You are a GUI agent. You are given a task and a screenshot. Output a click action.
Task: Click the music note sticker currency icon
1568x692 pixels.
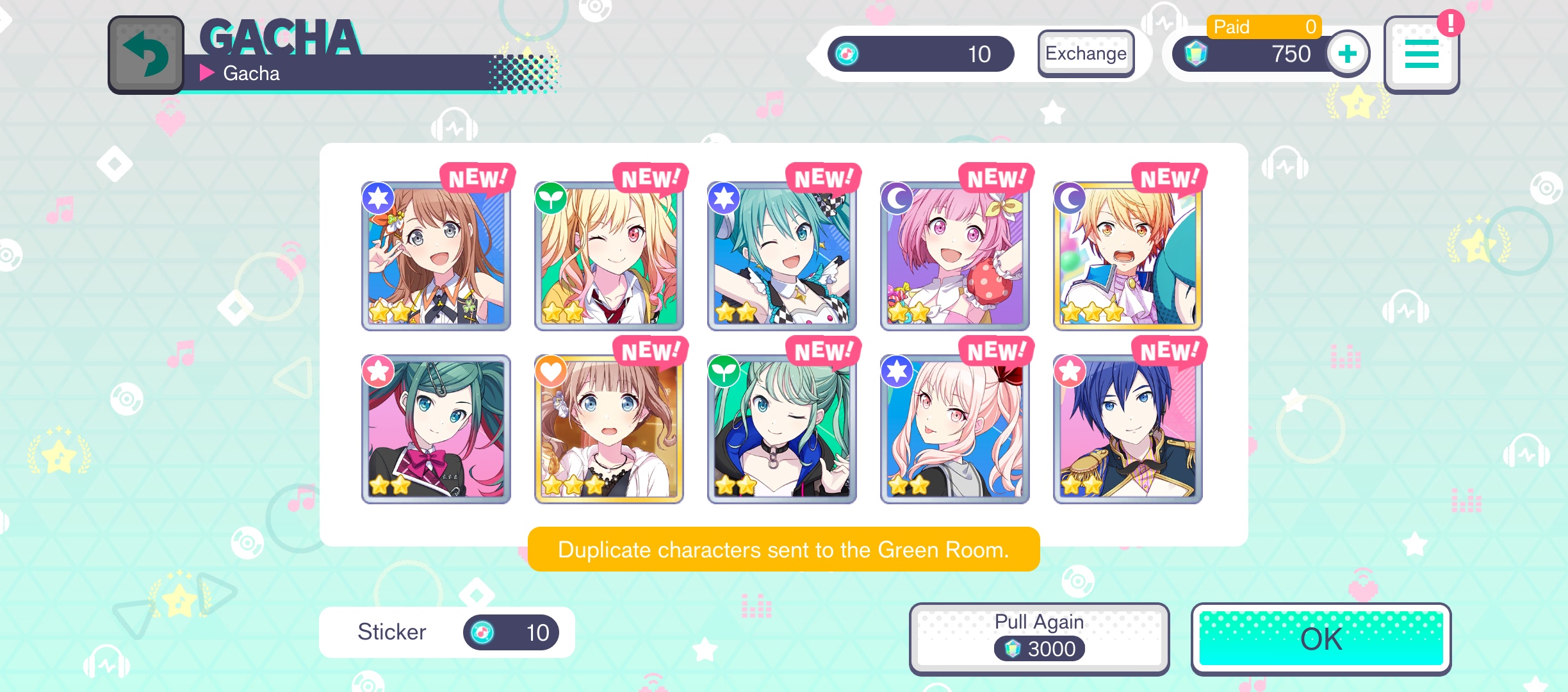(x=847, y=54)
